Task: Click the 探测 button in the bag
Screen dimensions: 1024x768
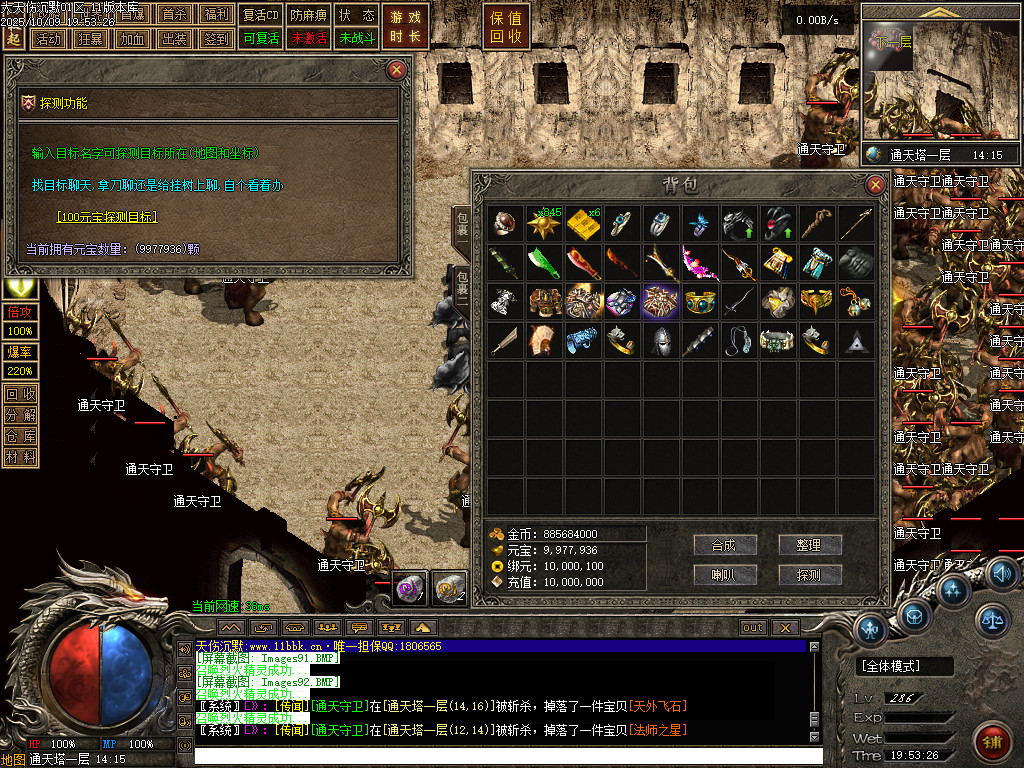Action: pyautogui.click(x=809, y=575)
